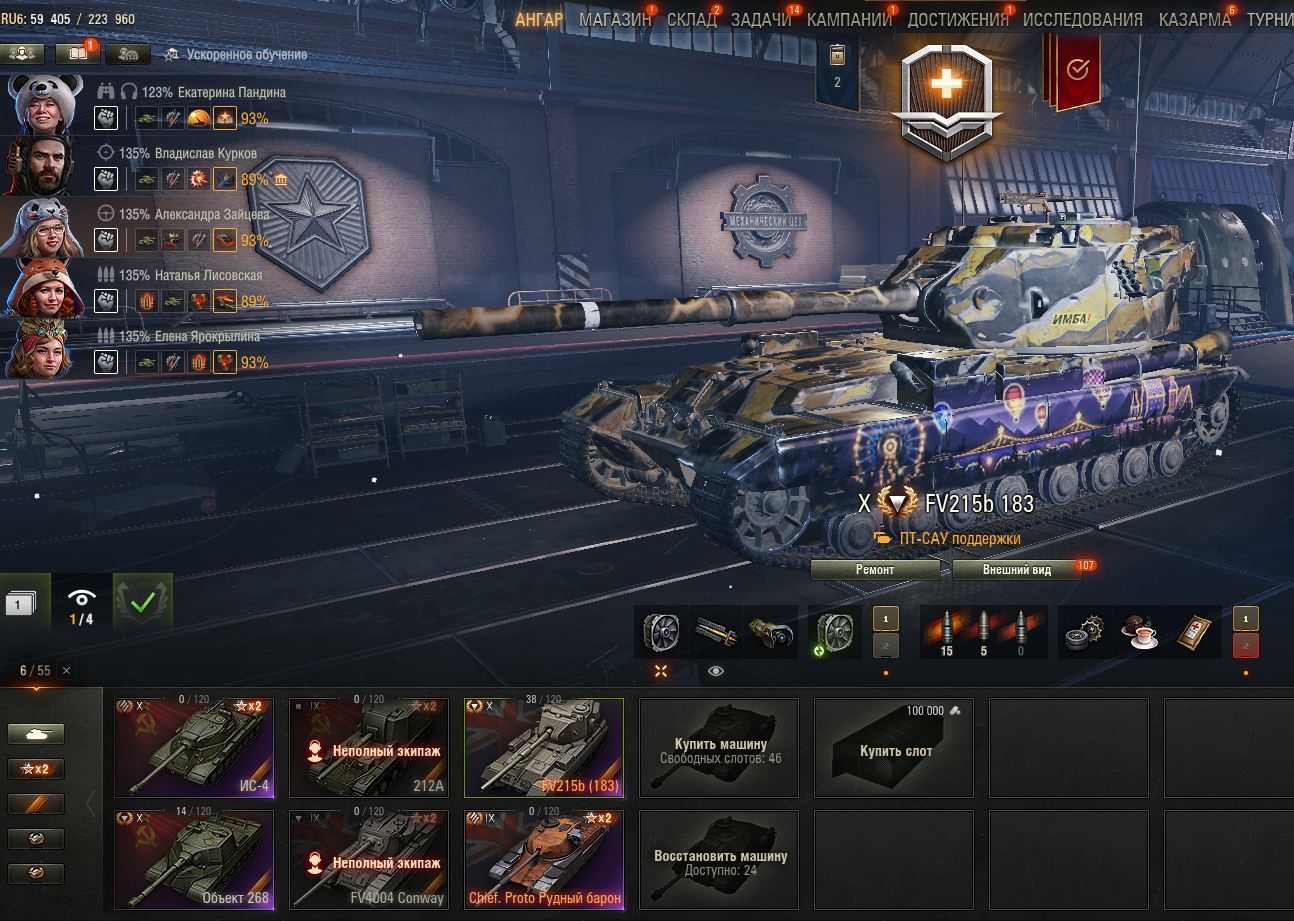Switch to the СКЛАД tab
Screen dimensions: 1294x921
(x=691, y=20)
